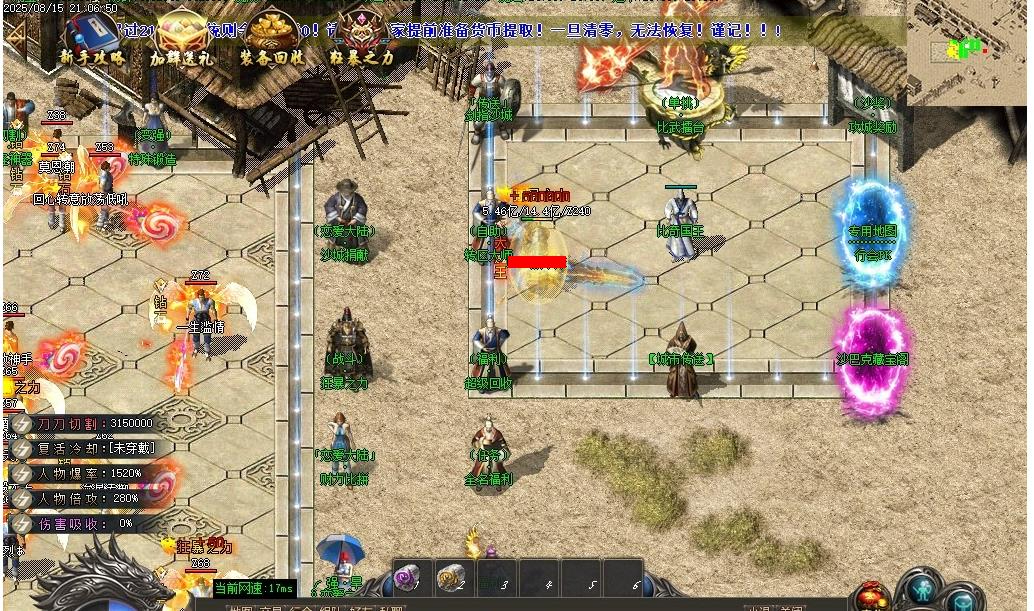Use the purple swirl item in hotbar slot 1
This screenshot has height=611, width=1034.
(407, 577)
